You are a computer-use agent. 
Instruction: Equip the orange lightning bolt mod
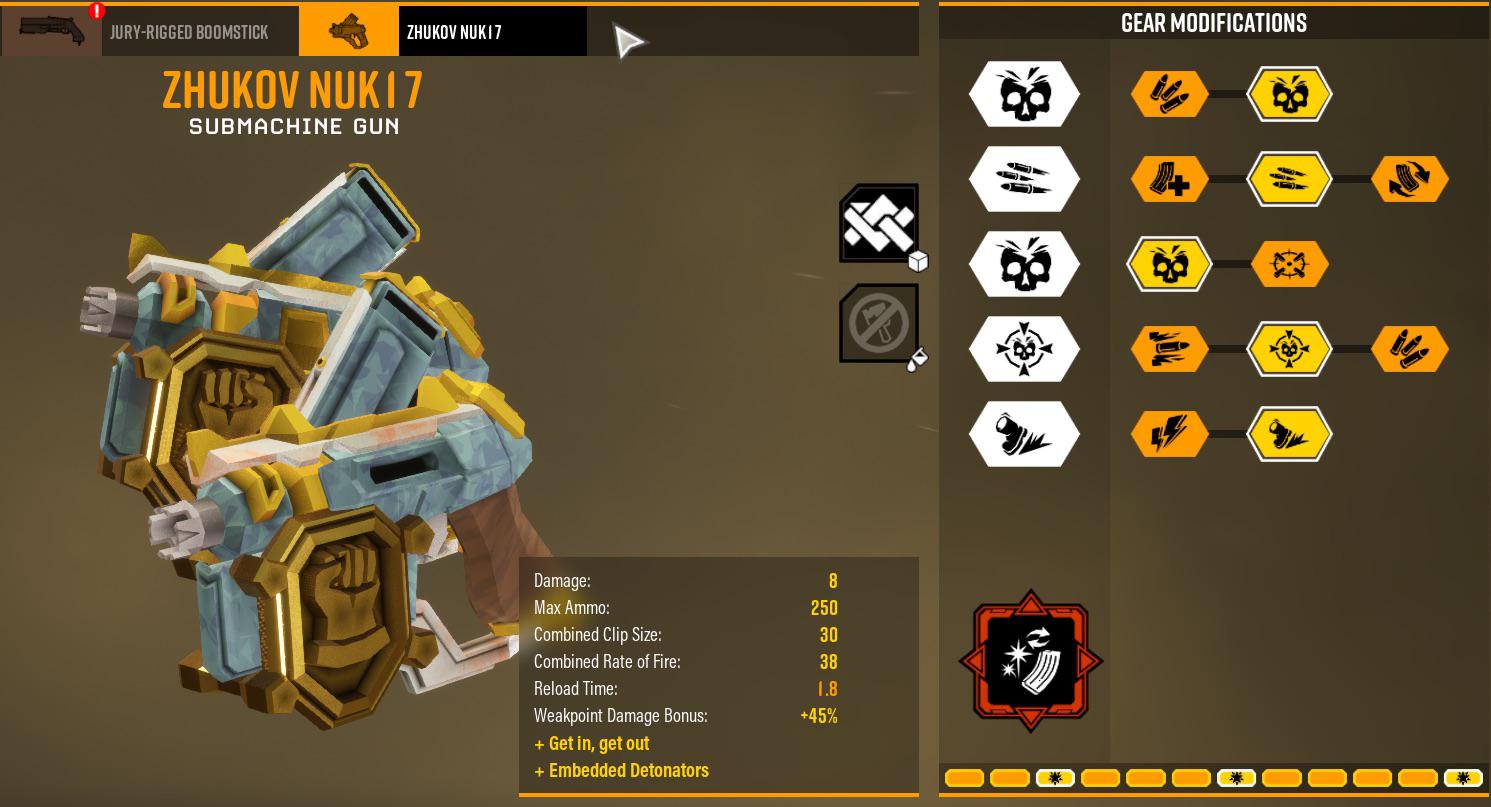click(x=1169, y=435)
